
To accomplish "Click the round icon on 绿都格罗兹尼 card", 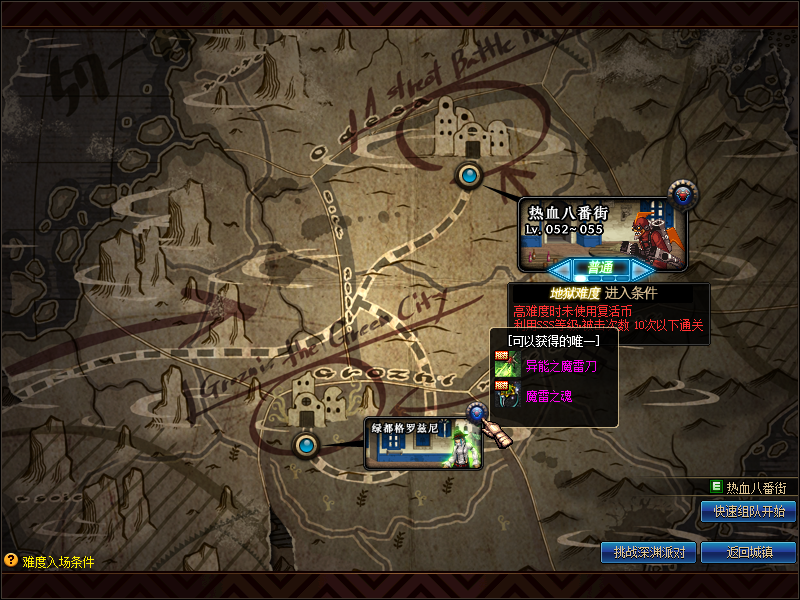I will tap(477, 412).
